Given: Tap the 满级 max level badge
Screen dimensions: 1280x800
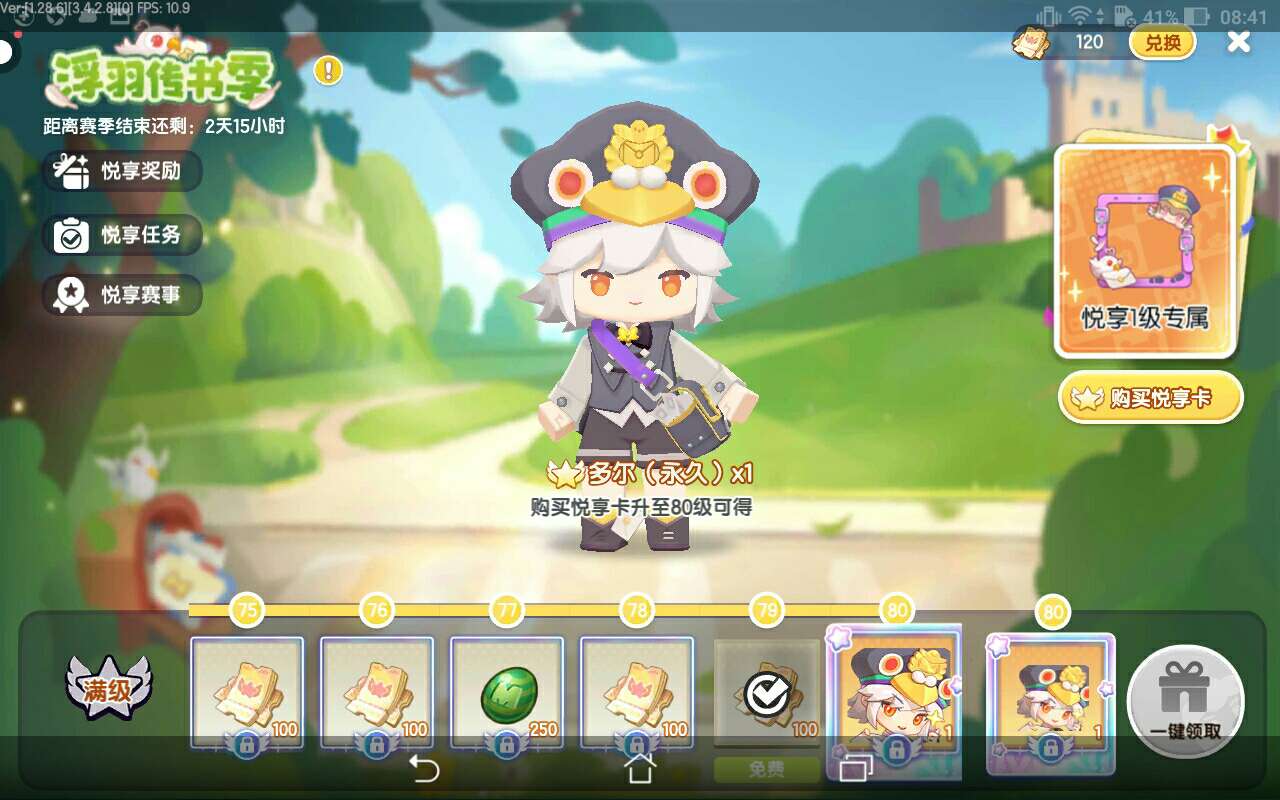Looking at the screenshot, I should tap(108, 686).
